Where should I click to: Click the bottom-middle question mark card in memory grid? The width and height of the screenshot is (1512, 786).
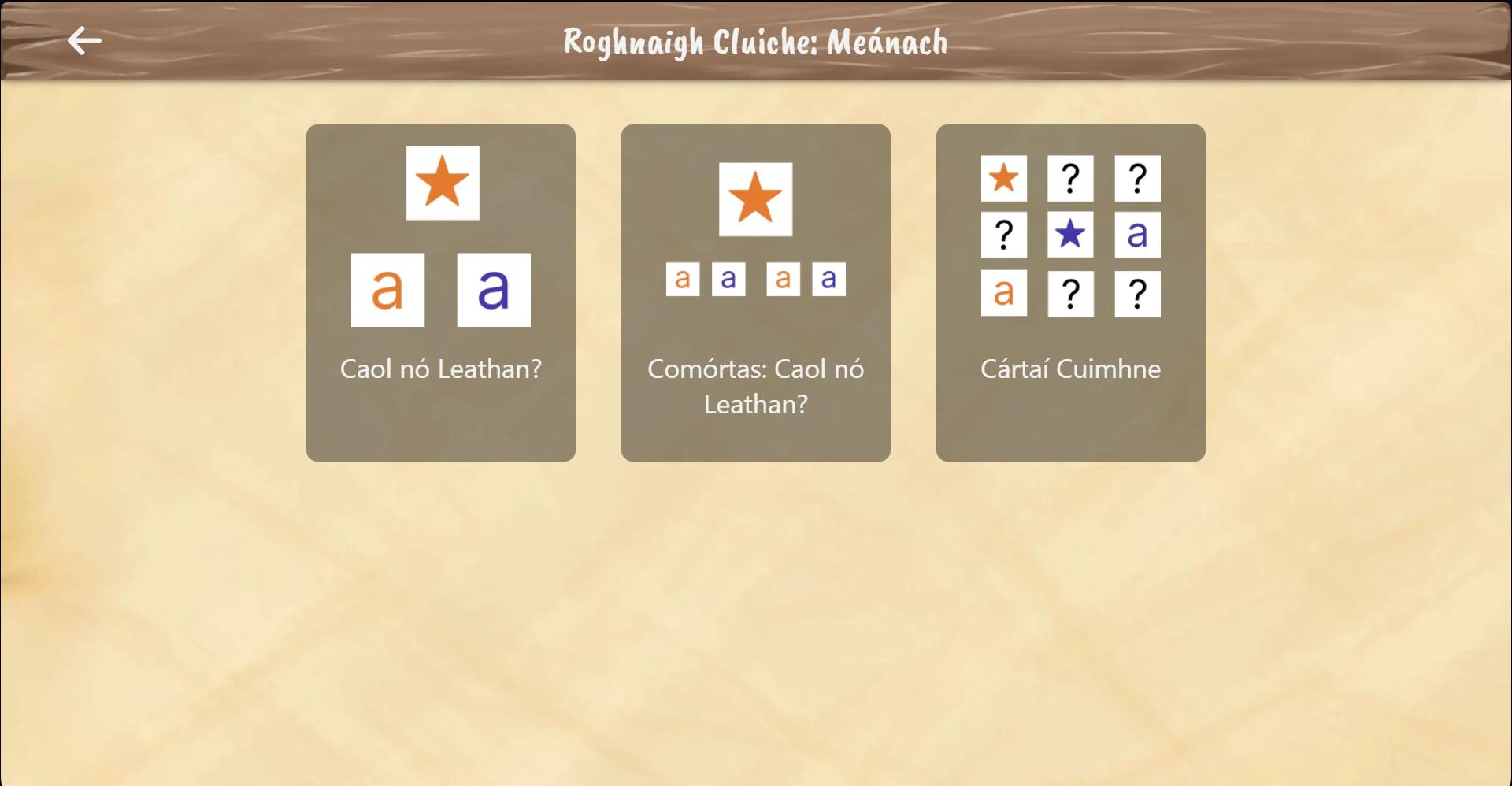click(1070, 293)
